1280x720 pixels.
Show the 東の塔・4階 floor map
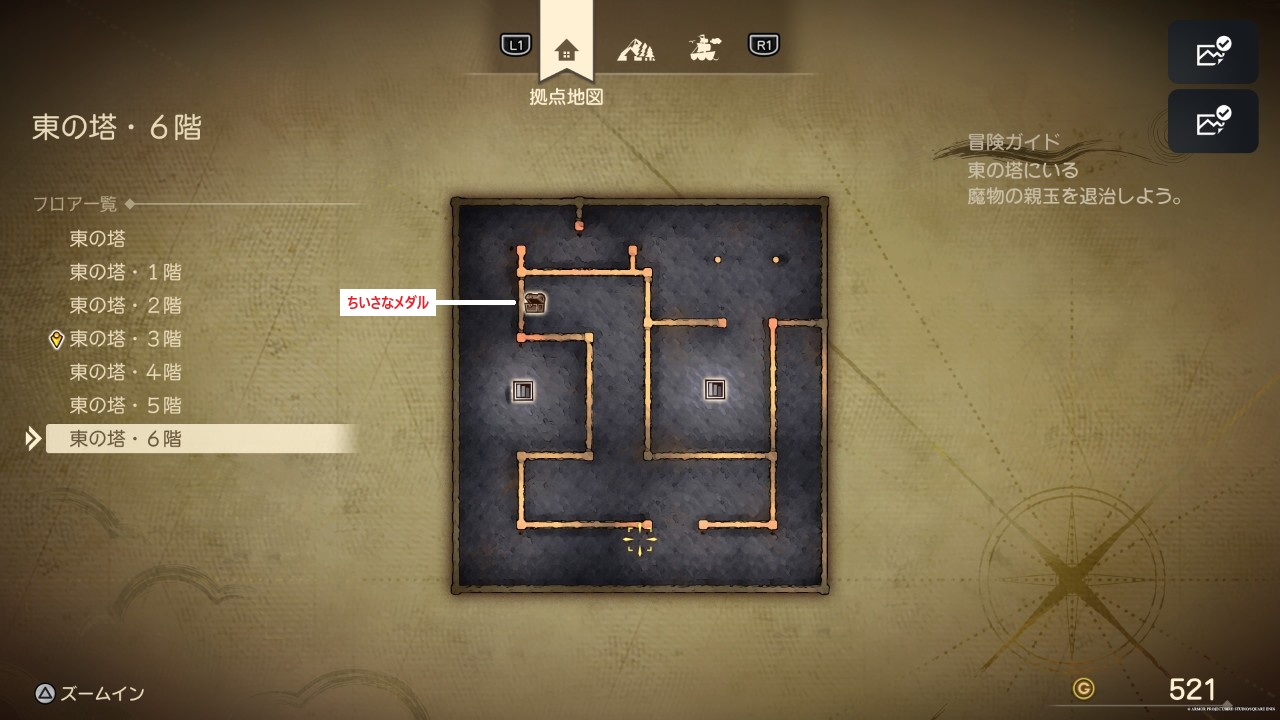click(x=125, y=372)
